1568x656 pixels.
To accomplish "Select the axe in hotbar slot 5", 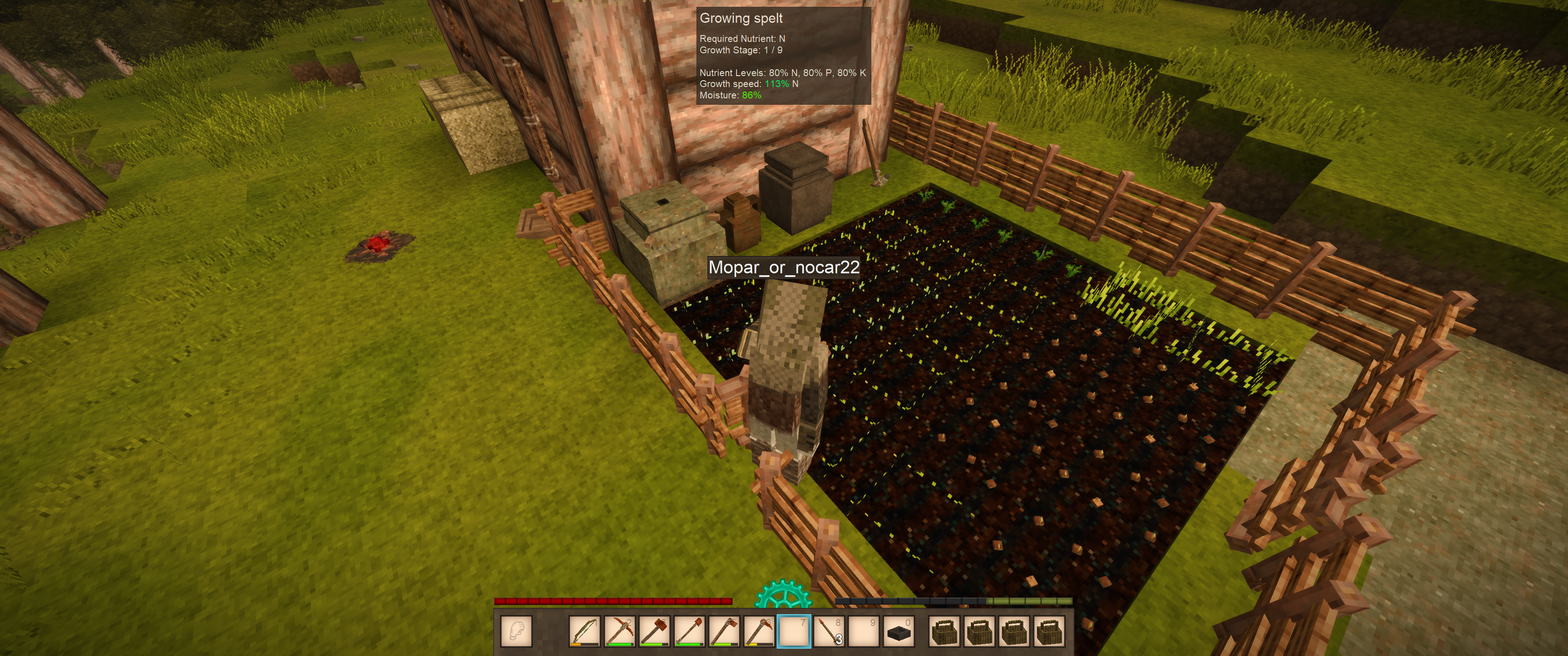I will 724,631.
